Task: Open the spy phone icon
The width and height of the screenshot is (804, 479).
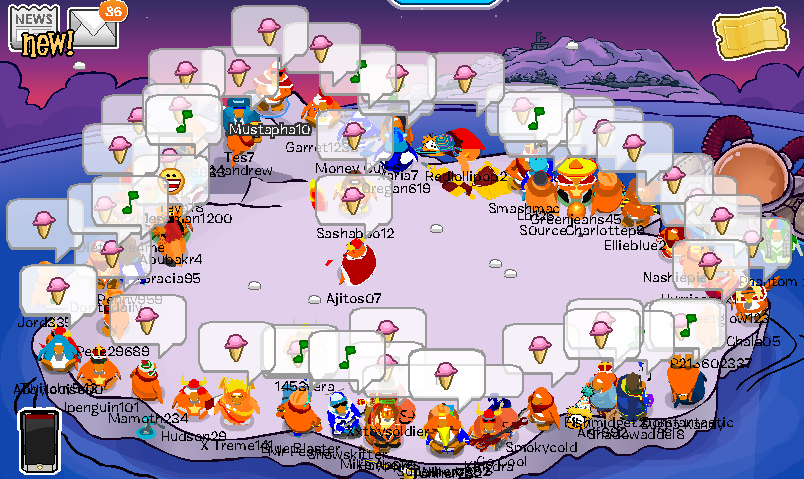Action: pyautogui.click(x=40, y=439)
